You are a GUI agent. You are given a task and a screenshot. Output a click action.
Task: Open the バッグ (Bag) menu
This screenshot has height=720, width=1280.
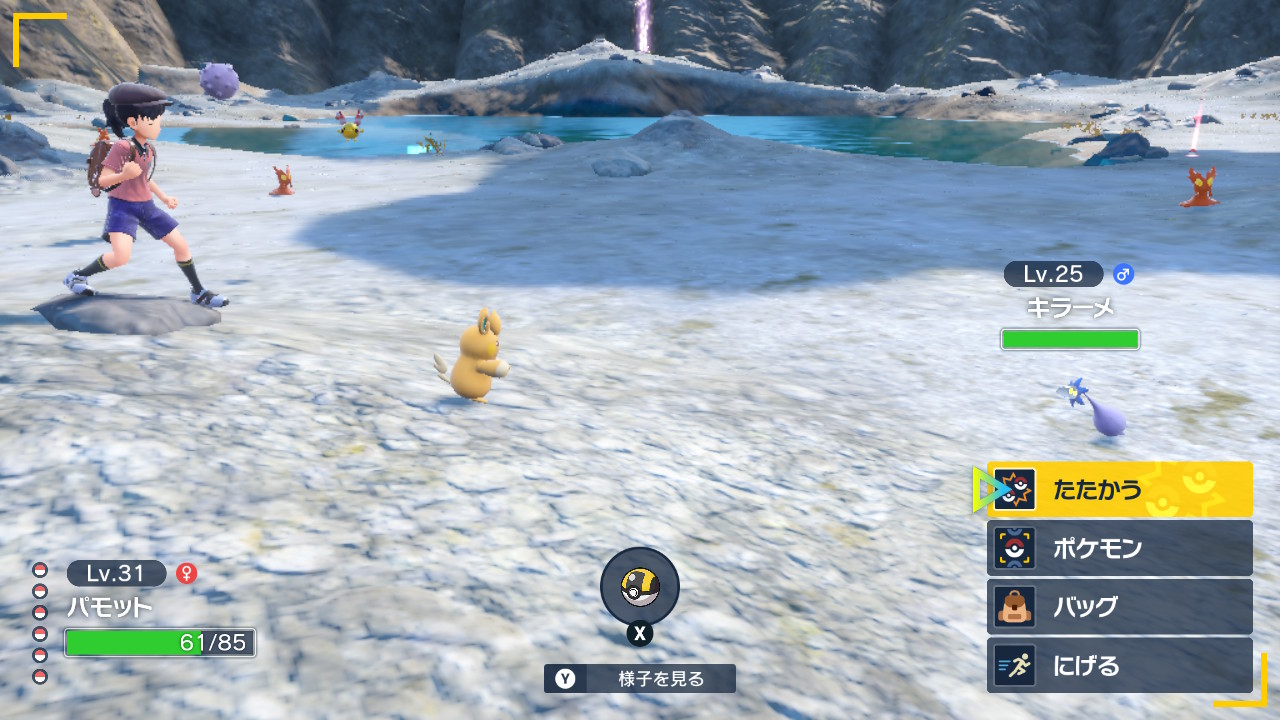pos(1119,607)
